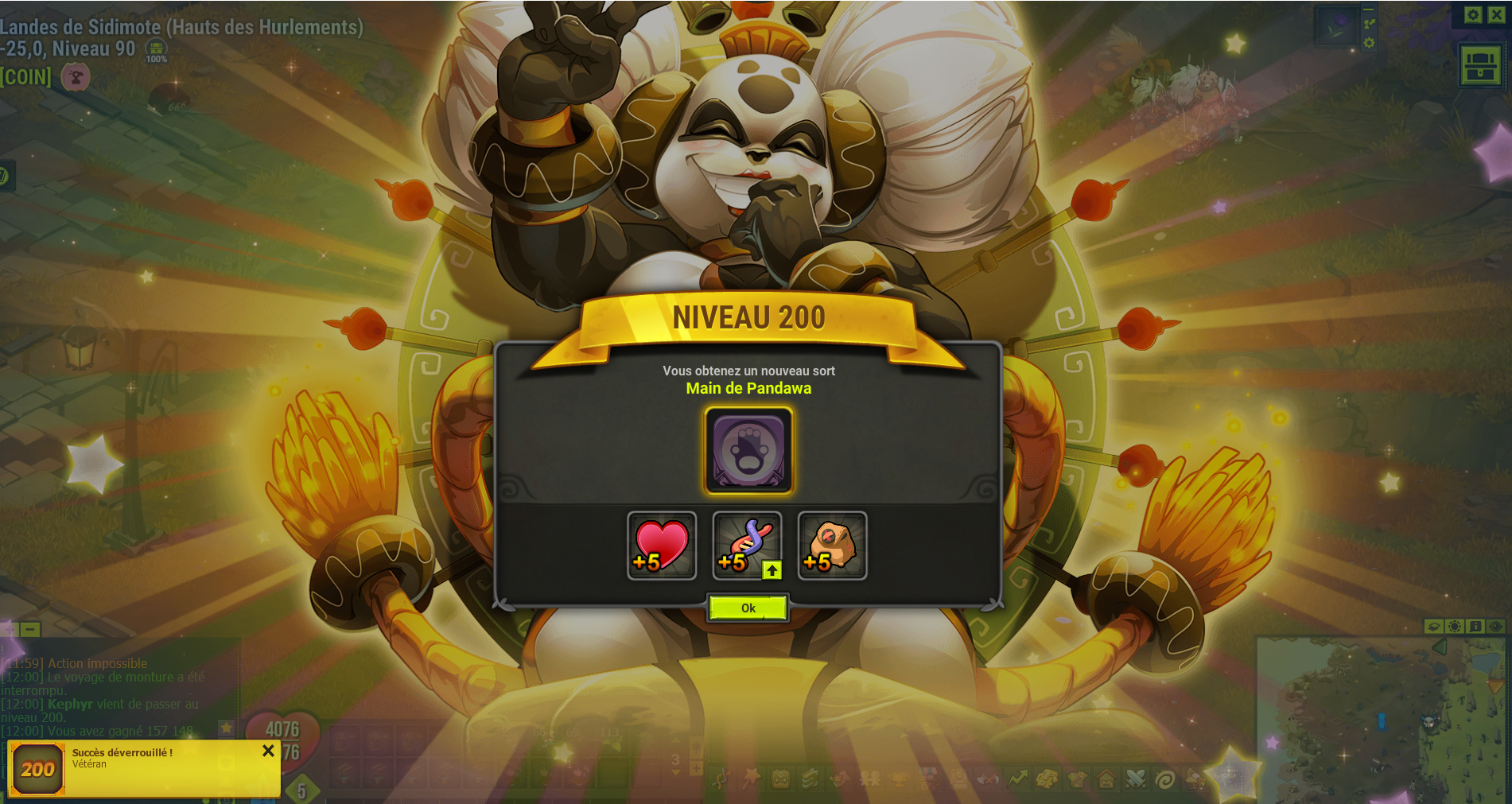Shrink the chat with the minus button

(x=30, y=629)
